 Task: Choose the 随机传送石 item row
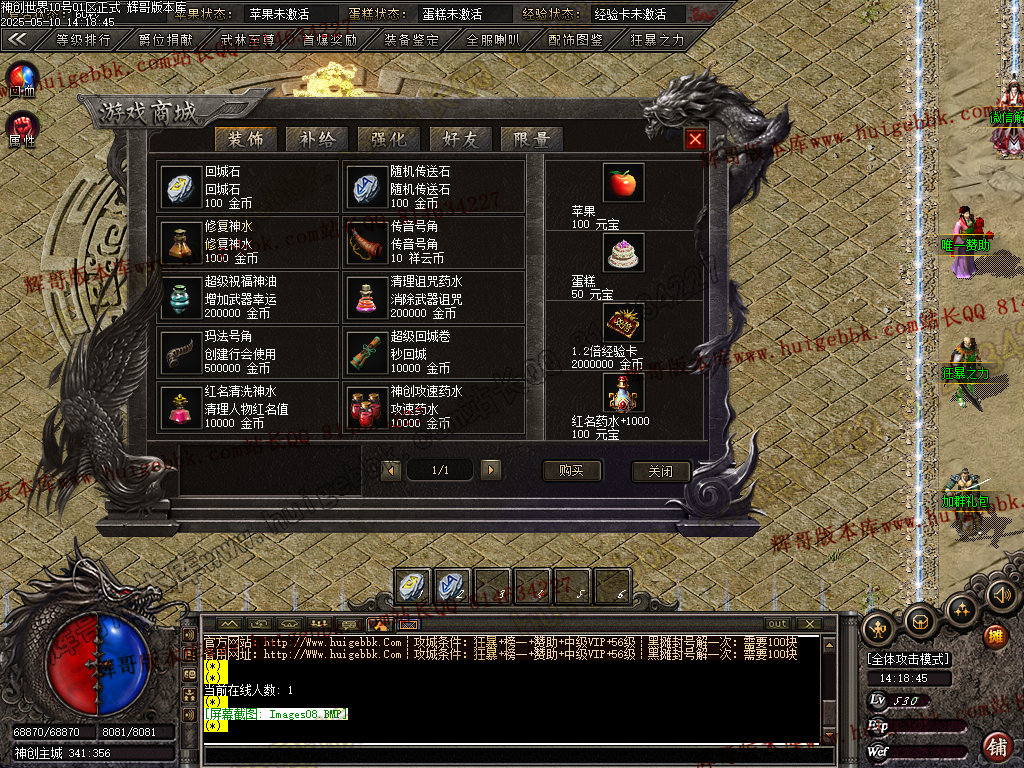point(433,187)
